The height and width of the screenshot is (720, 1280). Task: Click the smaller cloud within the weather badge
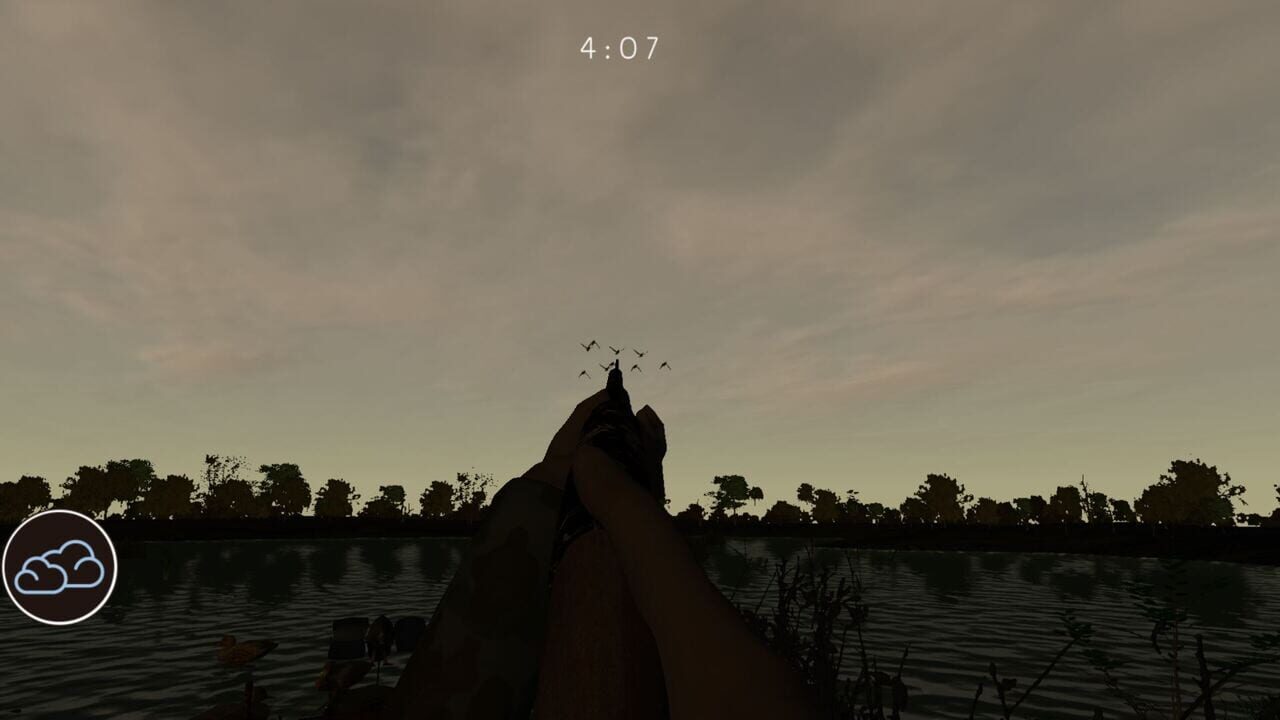point(42,575)
